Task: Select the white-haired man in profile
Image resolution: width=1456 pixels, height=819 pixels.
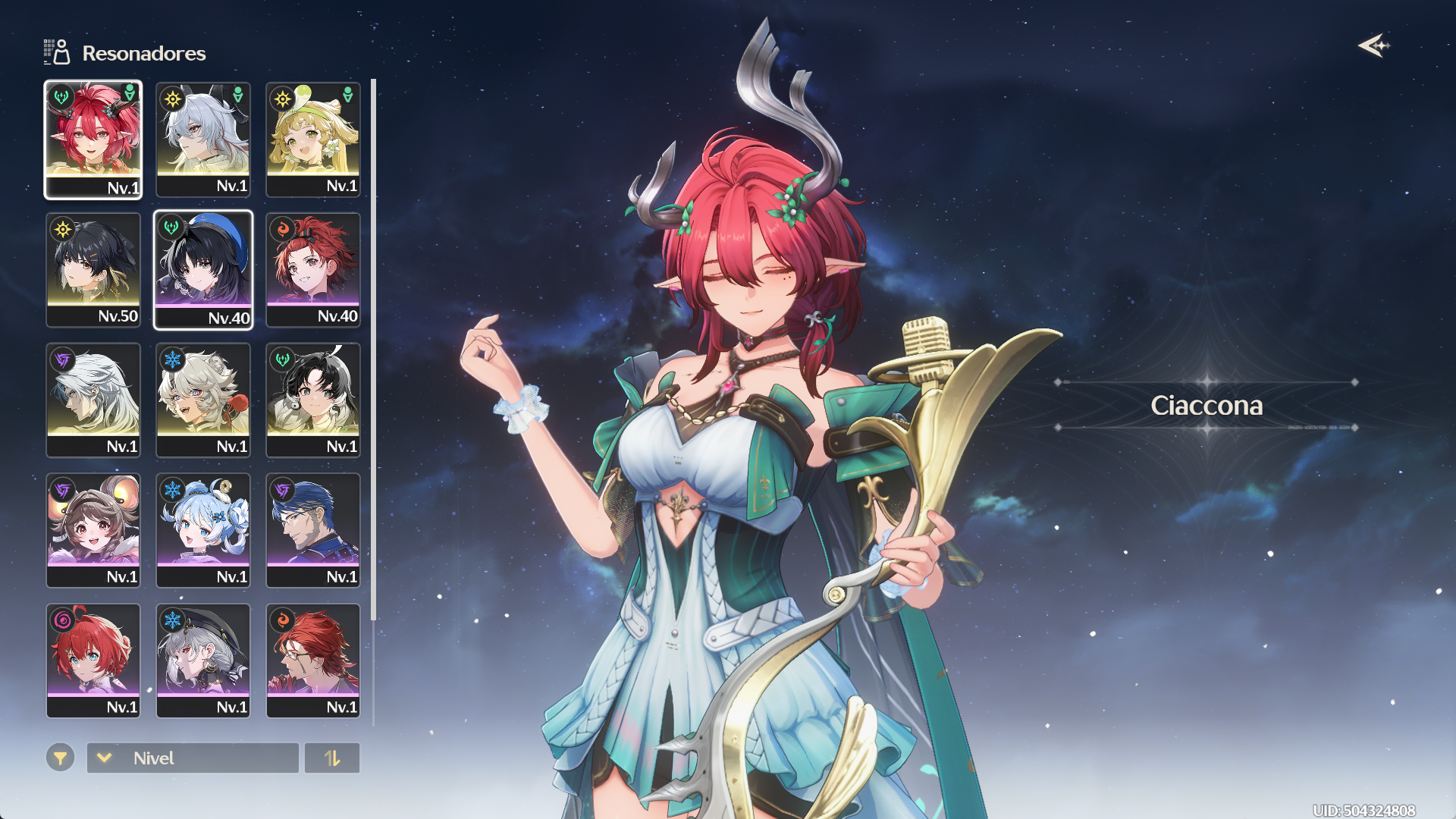Action: click(x=93, y=400)
